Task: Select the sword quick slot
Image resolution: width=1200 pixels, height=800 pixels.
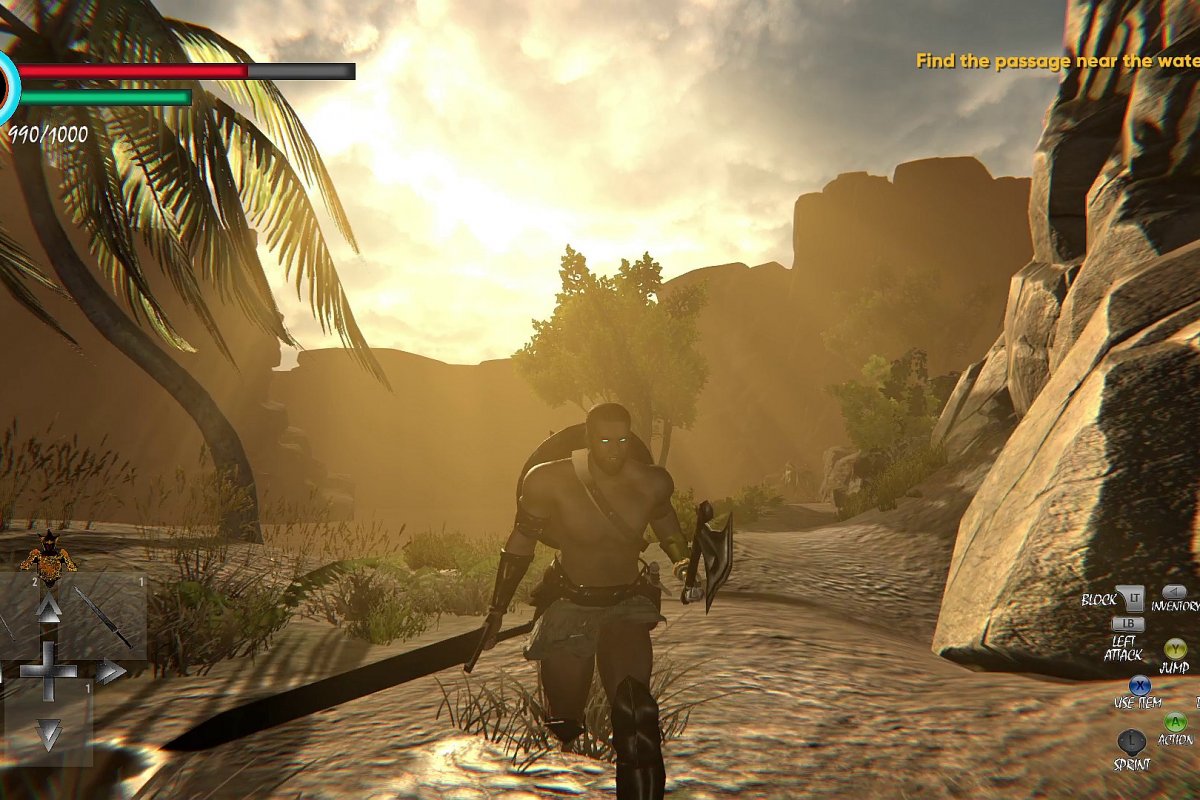Action: click(x=104, y=616)
